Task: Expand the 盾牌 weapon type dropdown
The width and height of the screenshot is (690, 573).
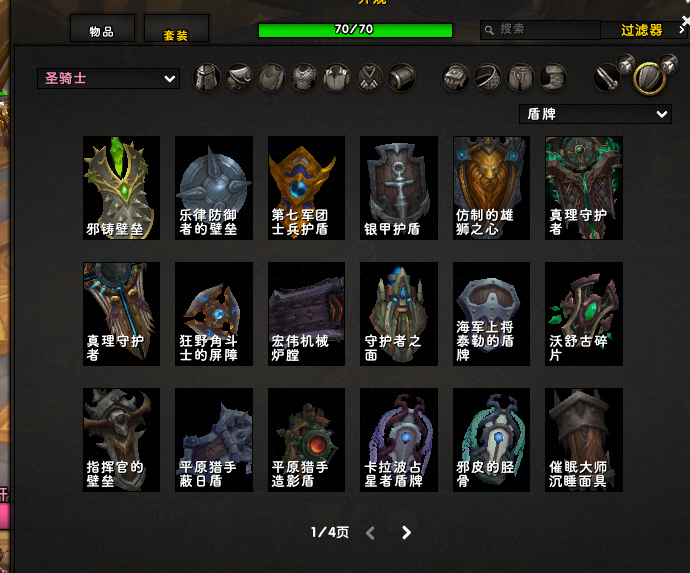Action: (x=595, y=114)
